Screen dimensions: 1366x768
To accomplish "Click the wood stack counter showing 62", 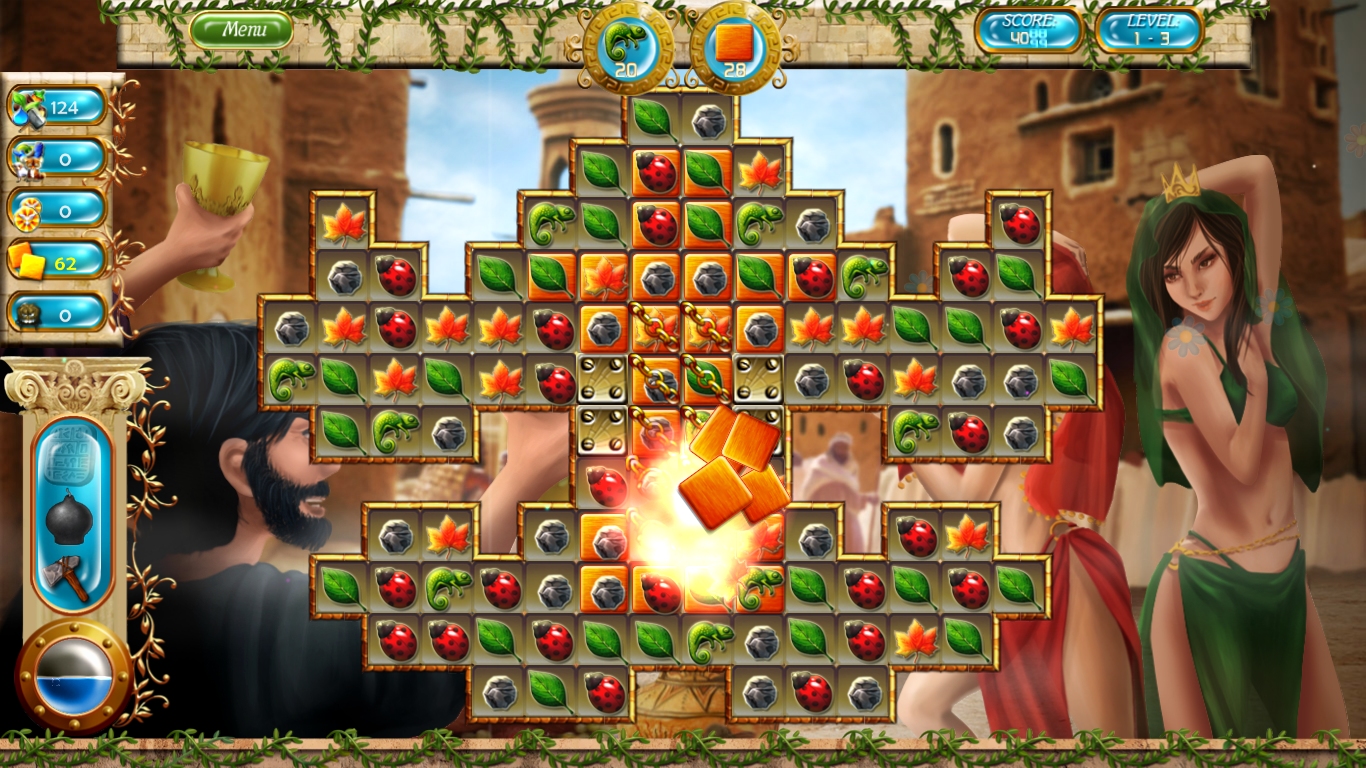I will tap(55, 262).
